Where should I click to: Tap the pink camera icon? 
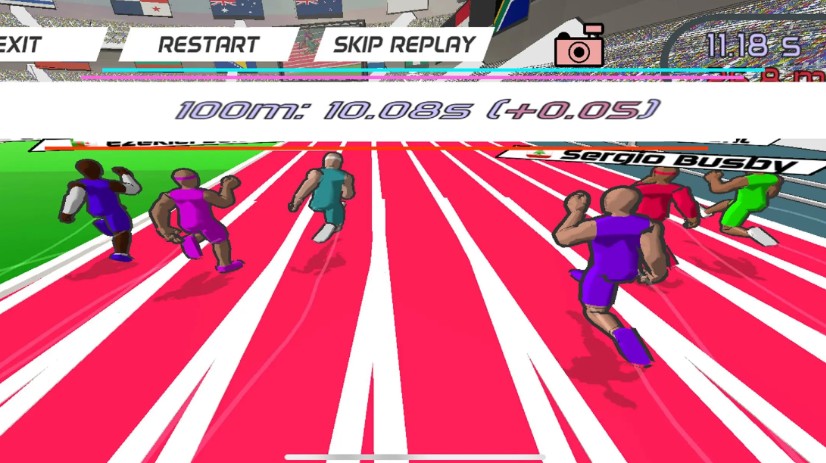(x=577, y=46)
